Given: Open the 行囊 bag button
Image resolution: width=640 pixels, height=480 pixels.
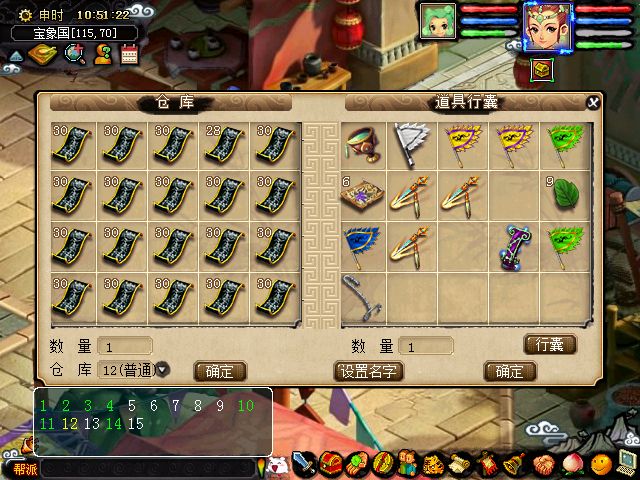Looking at the screenshot, I should click(x=550, y=345).
